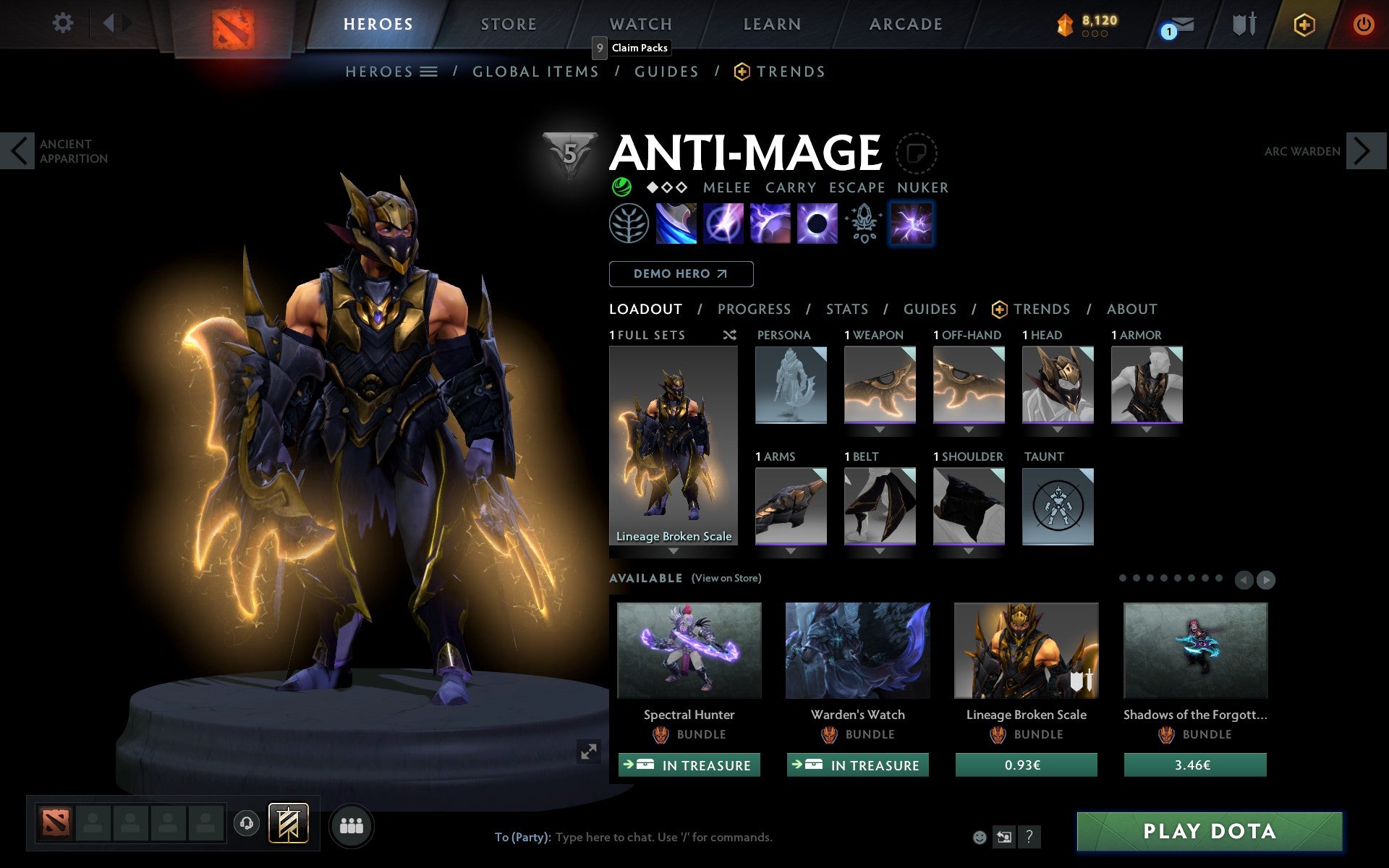Switch to the Progress tab

[754, 309]
